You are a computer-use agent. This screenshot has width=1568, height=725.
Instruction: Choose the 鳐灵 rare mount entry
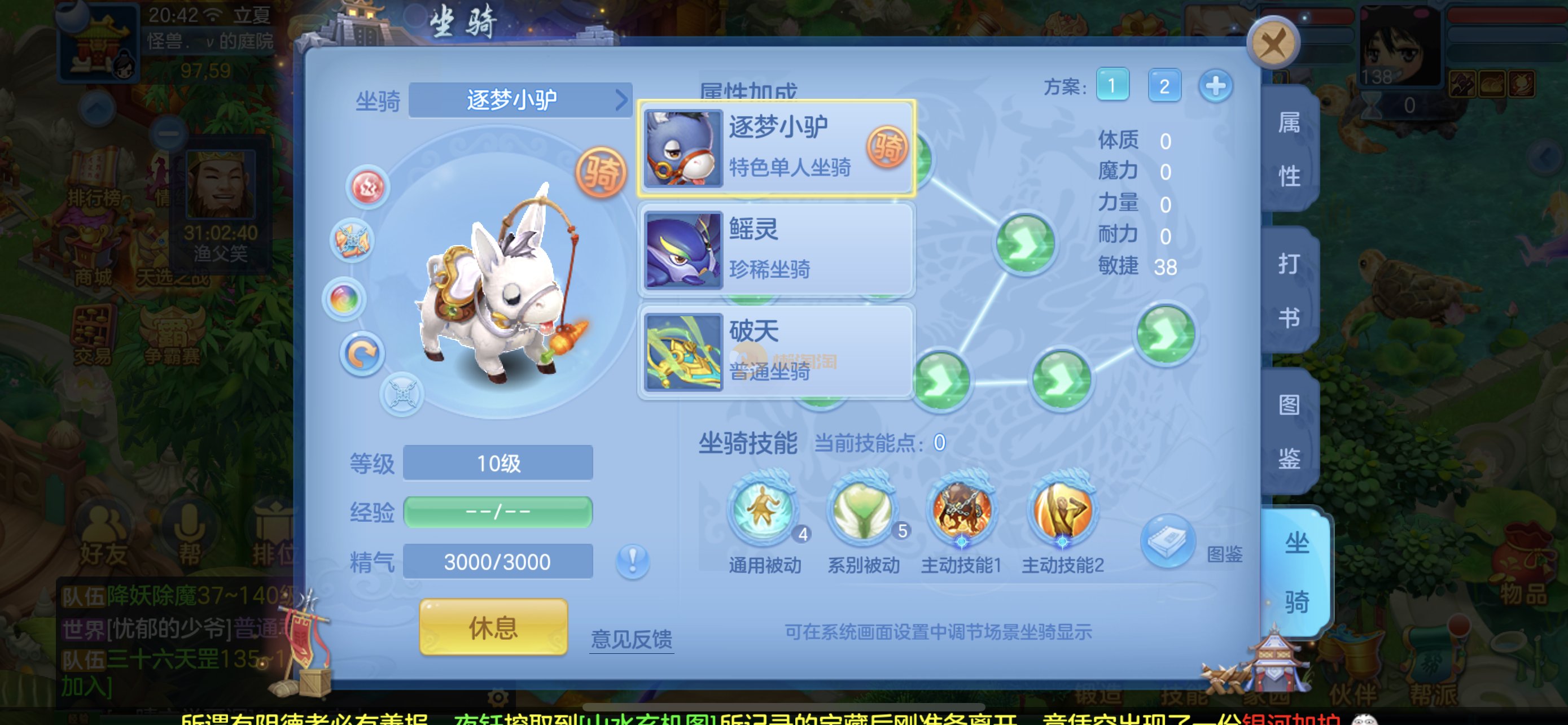point(776,250)
